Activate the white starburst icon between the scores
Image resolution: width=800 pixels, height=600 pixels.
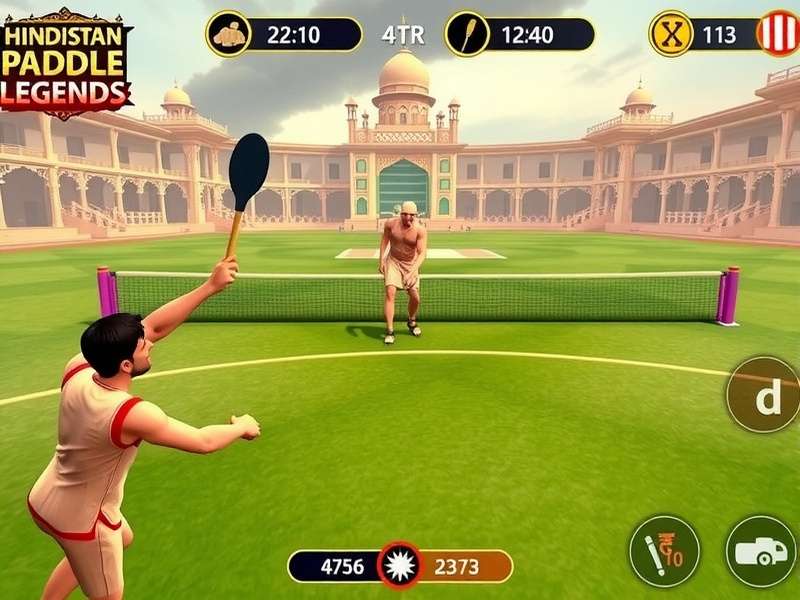coord(400,565)
